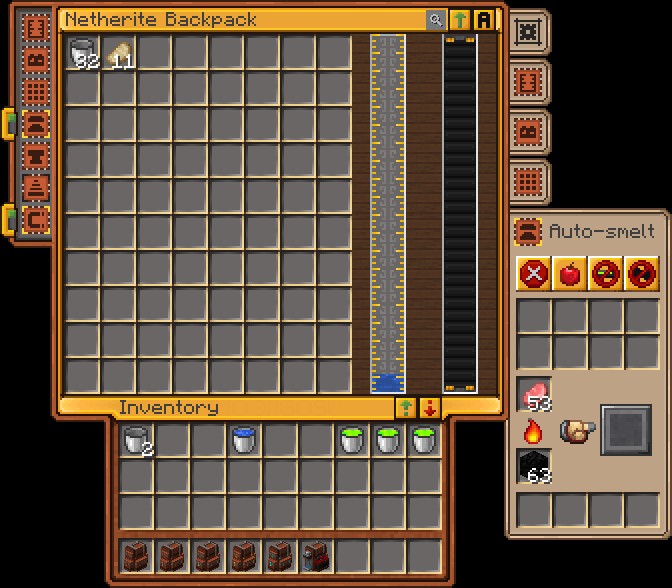Select the coal fuel slot
Image resolution: width=672 pixels, height=588 pixels.
[x=534, y=466]
